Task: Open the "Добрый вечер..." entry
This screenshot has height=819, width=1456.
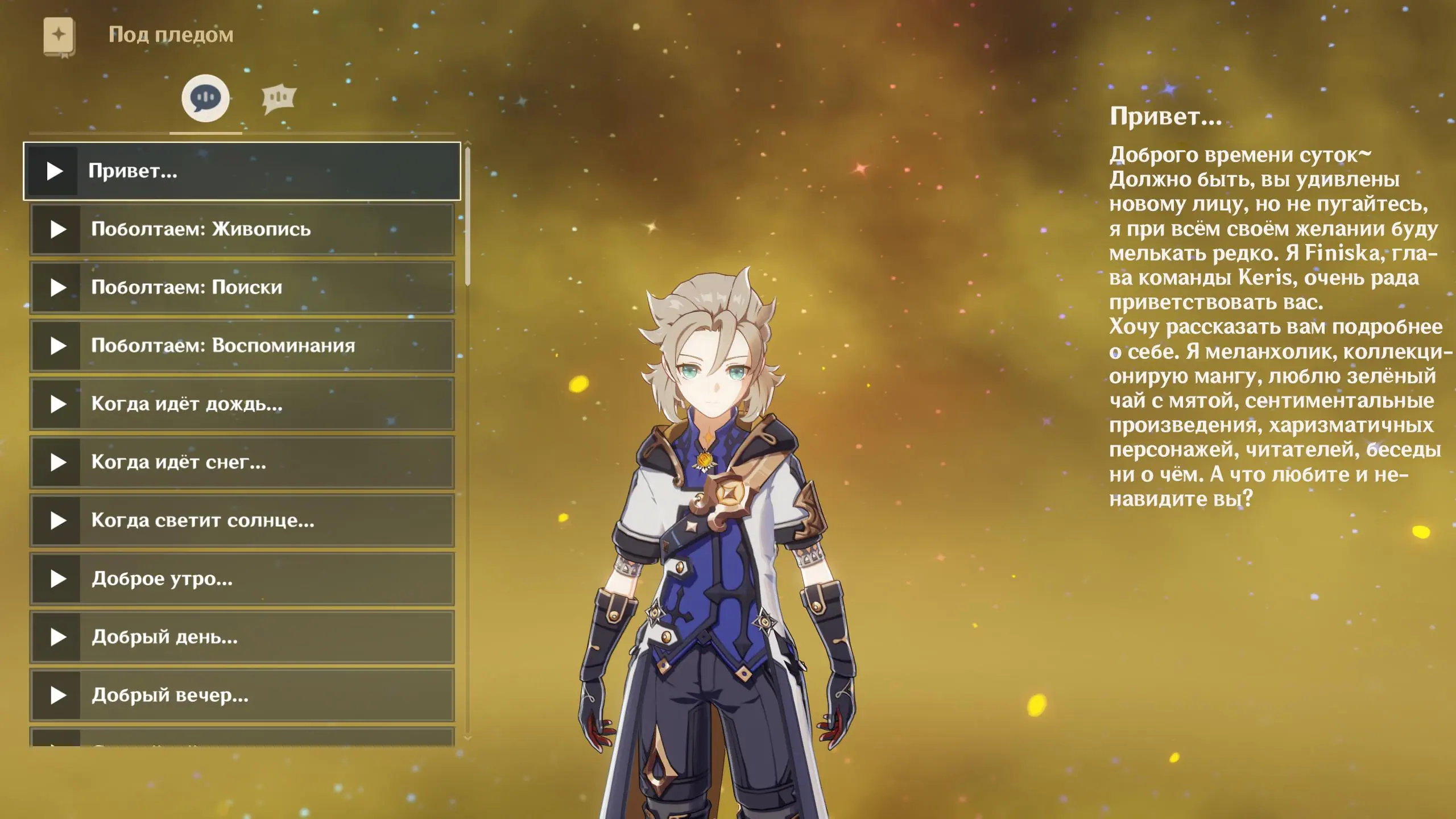Action: click(242, 695)
